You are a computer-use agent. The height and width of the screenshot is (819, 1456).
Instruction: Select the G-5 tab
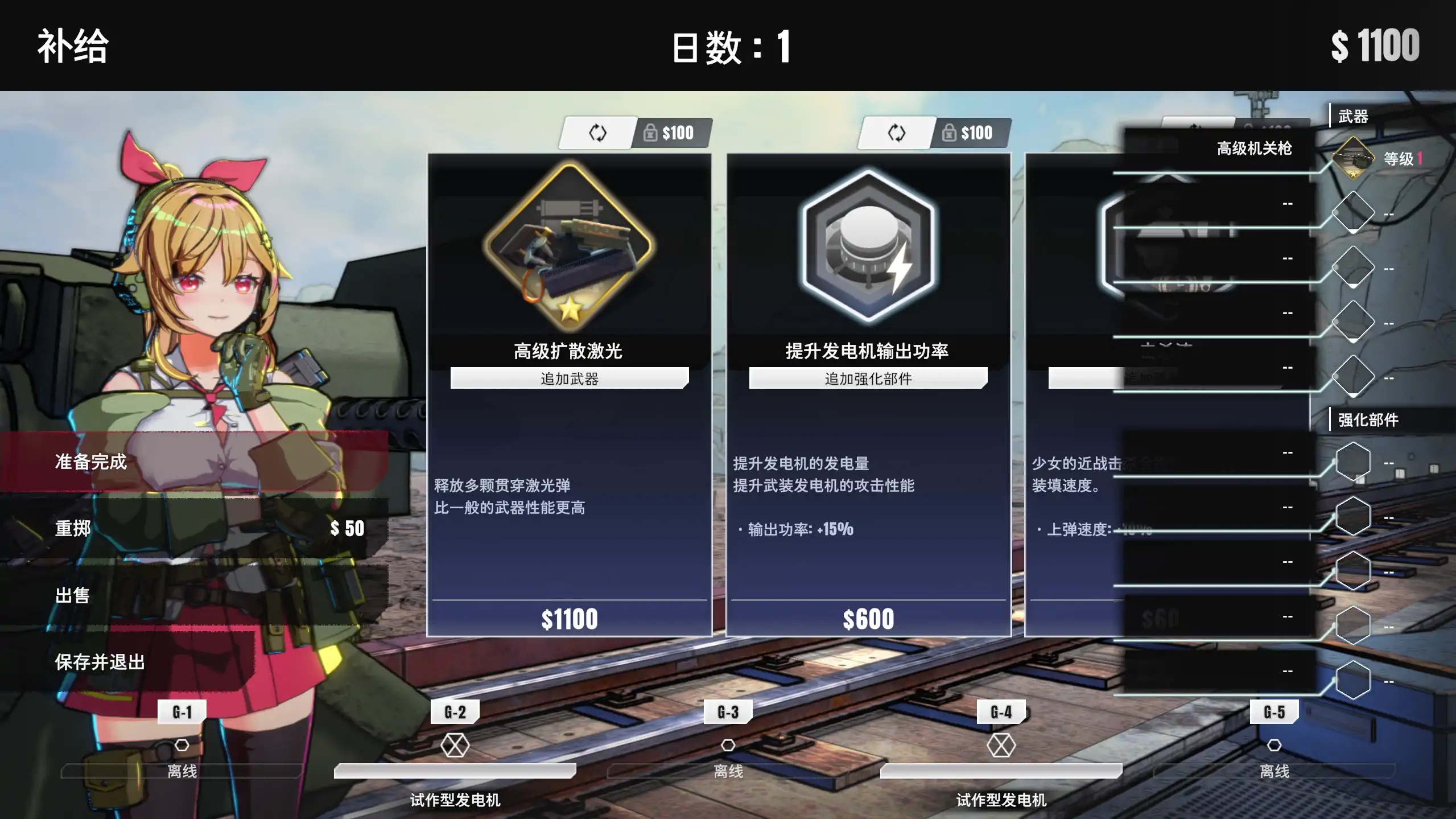(1274, 711)
